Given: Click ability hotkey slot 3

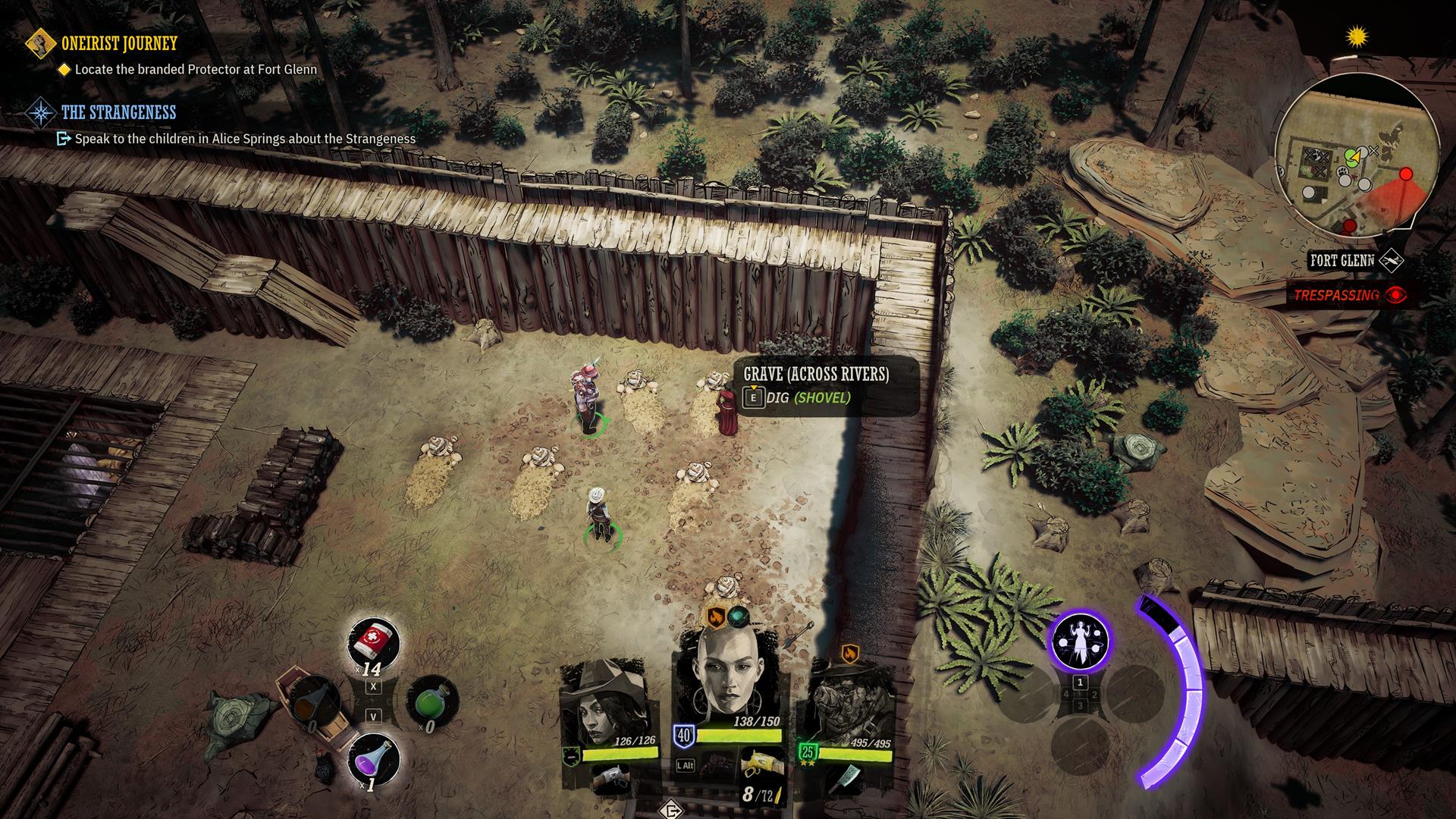Looking at the screenshot, I should pyautogui.click(x=1081, y=706).
